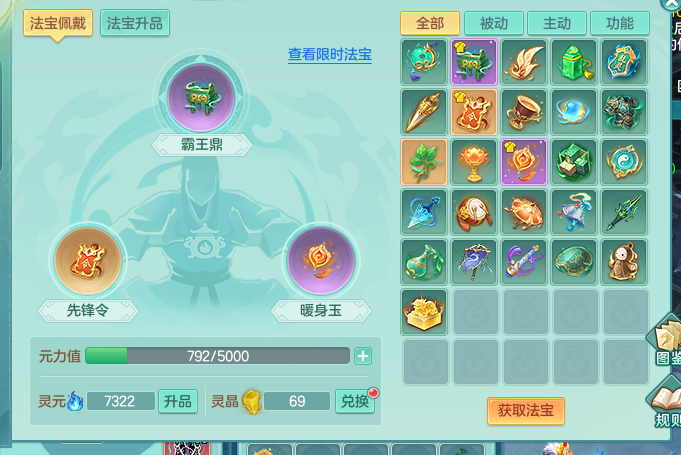Click the 兑换 exchange button
The height and width of the screenshot is (455, 681).
pyautogui.click(x=353, y=401)
